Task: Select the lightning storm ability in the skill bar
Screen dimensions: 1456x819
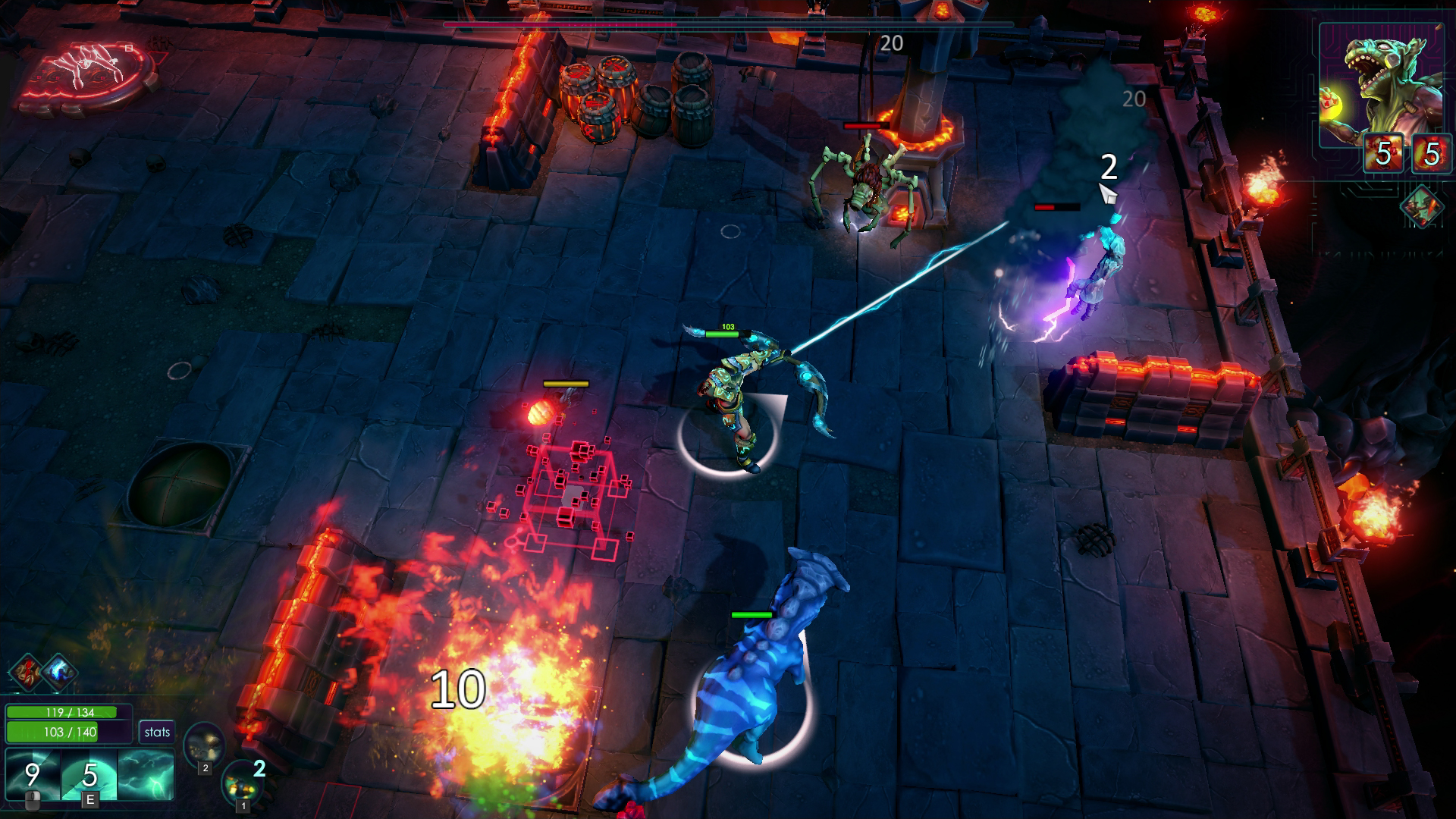Action: tap(146, 773)
